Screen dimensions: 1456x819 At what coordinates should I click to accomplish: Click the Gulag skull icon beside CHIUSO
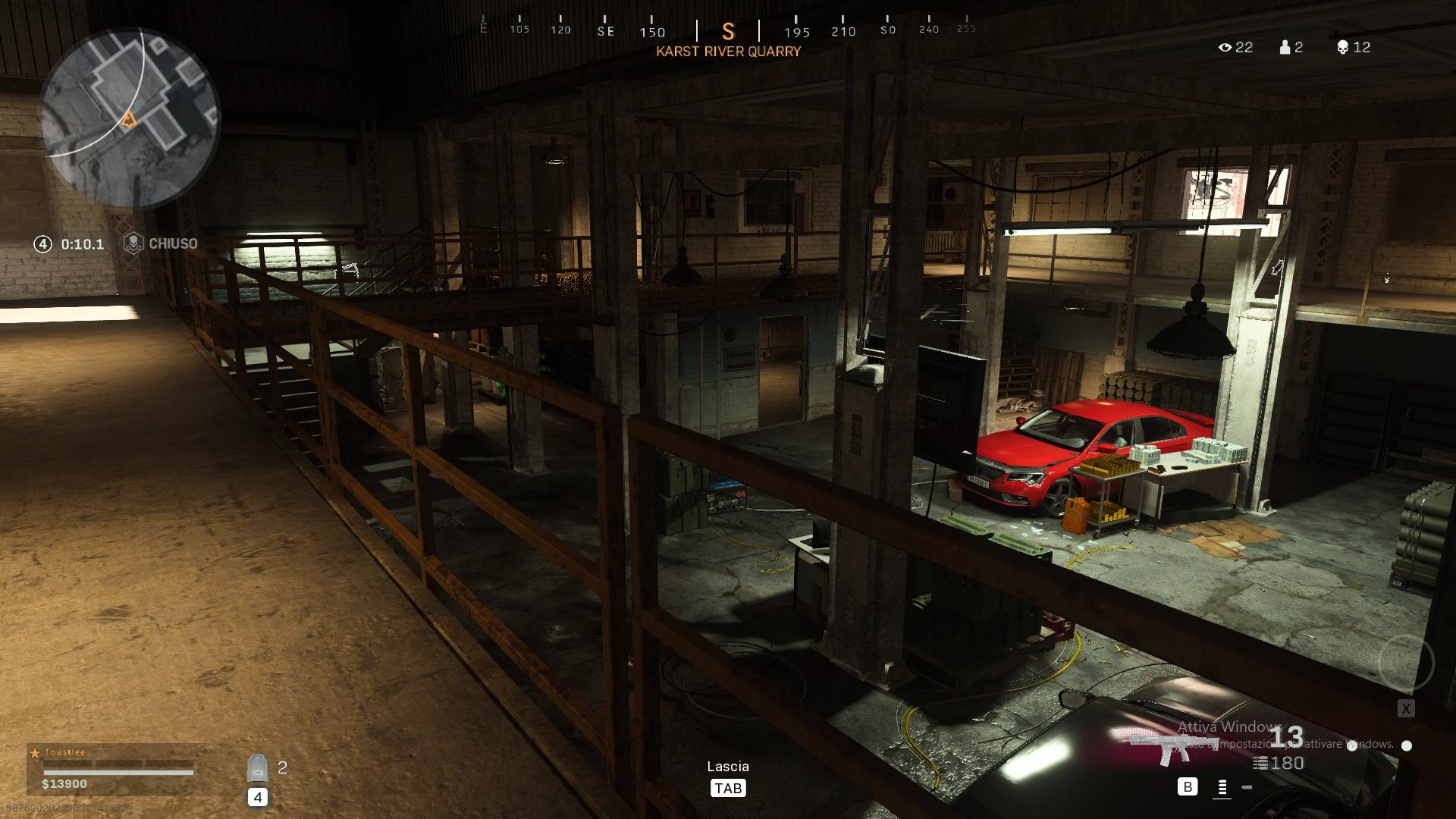pyautogui.click(x=133, y=243)
